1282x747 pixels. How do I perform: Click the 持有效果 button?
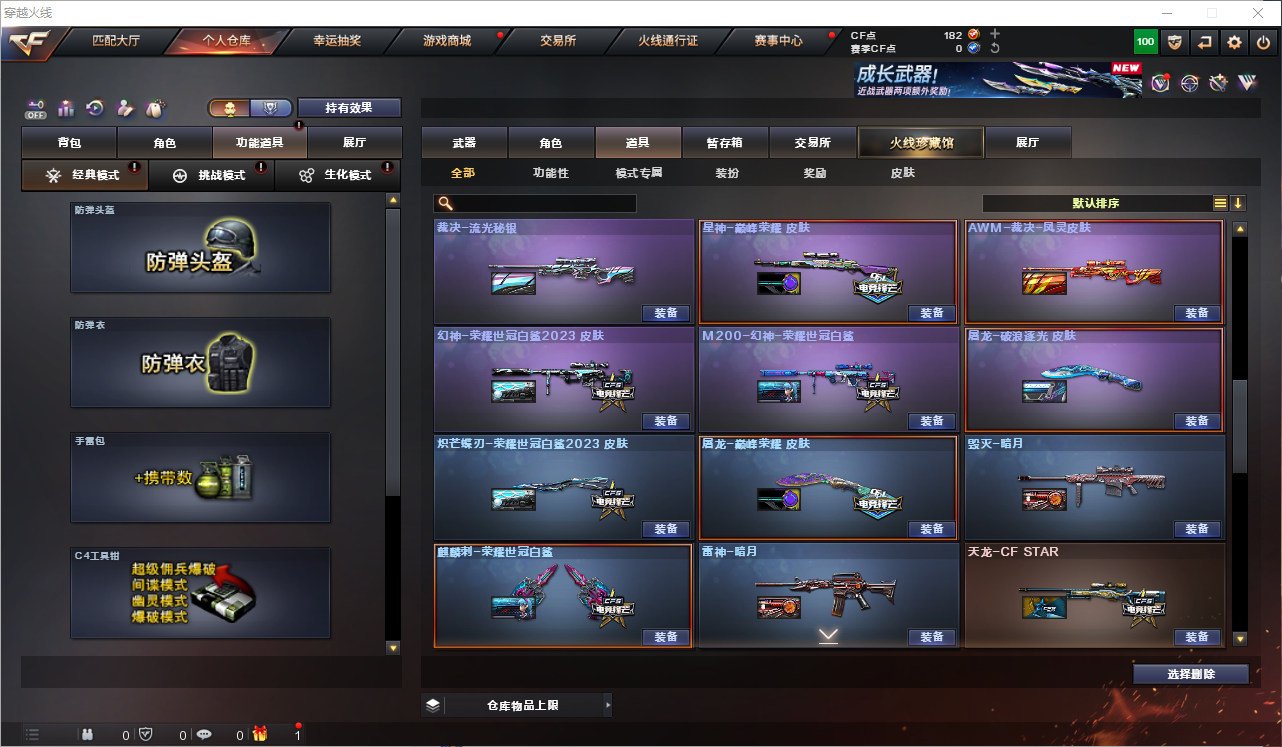348,108
